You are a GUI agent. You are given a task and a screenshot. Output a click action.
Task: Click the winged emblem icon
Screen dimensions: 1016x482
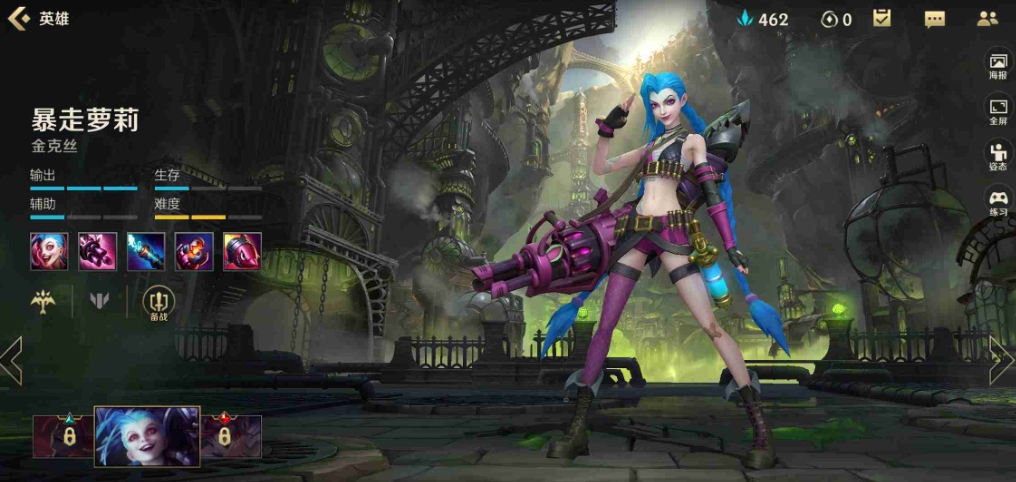pyautogui.click(x=43, y=300)
